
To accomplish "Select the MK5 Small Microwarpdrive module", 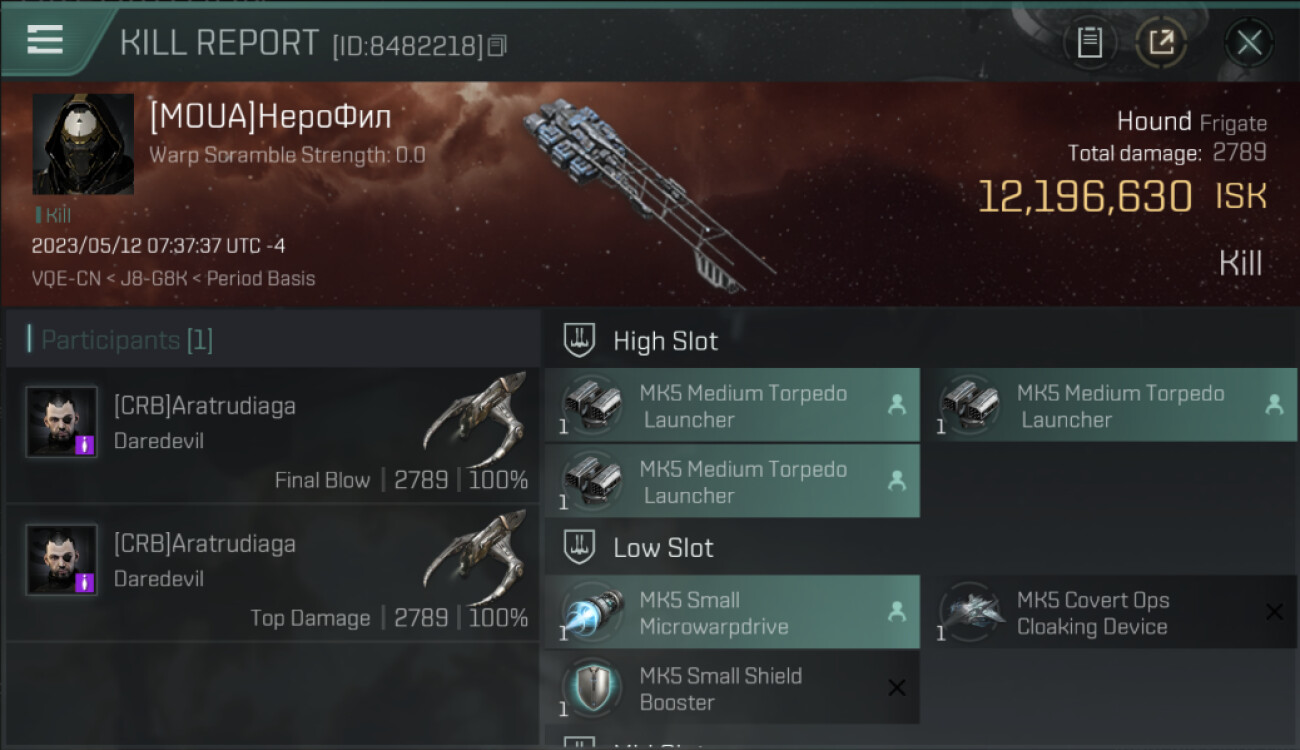I will click(732, 613).
